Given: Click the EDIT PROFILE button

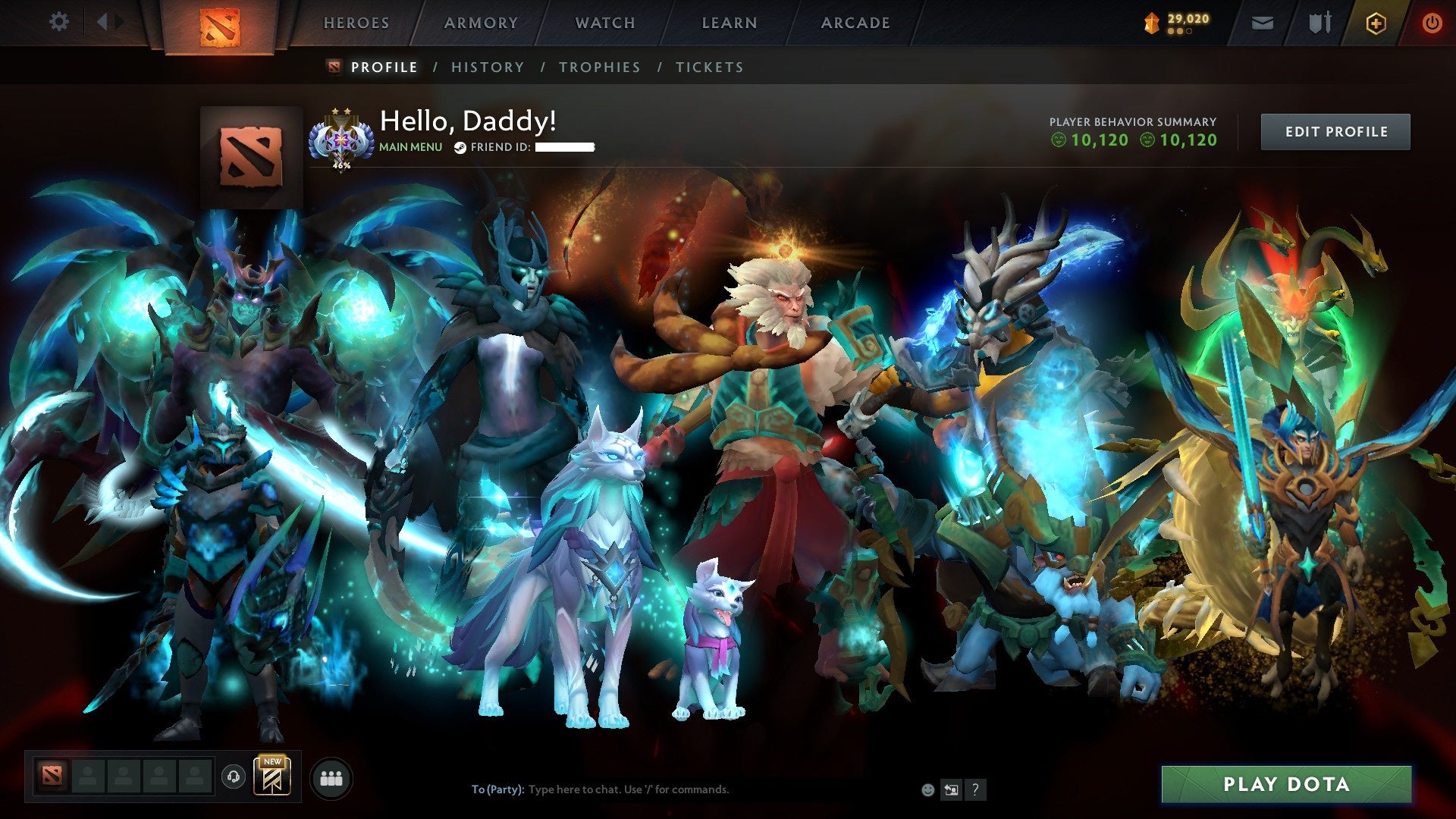Looking at the screenshot, I should pyautogui.click(x=1335, y=130).
